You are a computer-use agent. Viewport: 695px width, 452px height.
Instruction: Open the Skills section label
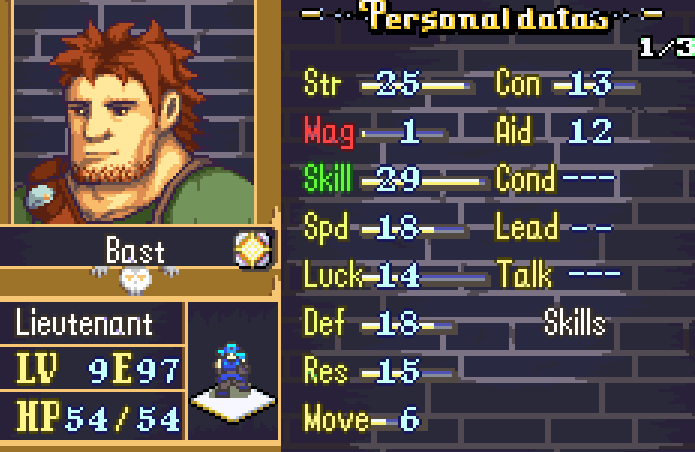574,323
